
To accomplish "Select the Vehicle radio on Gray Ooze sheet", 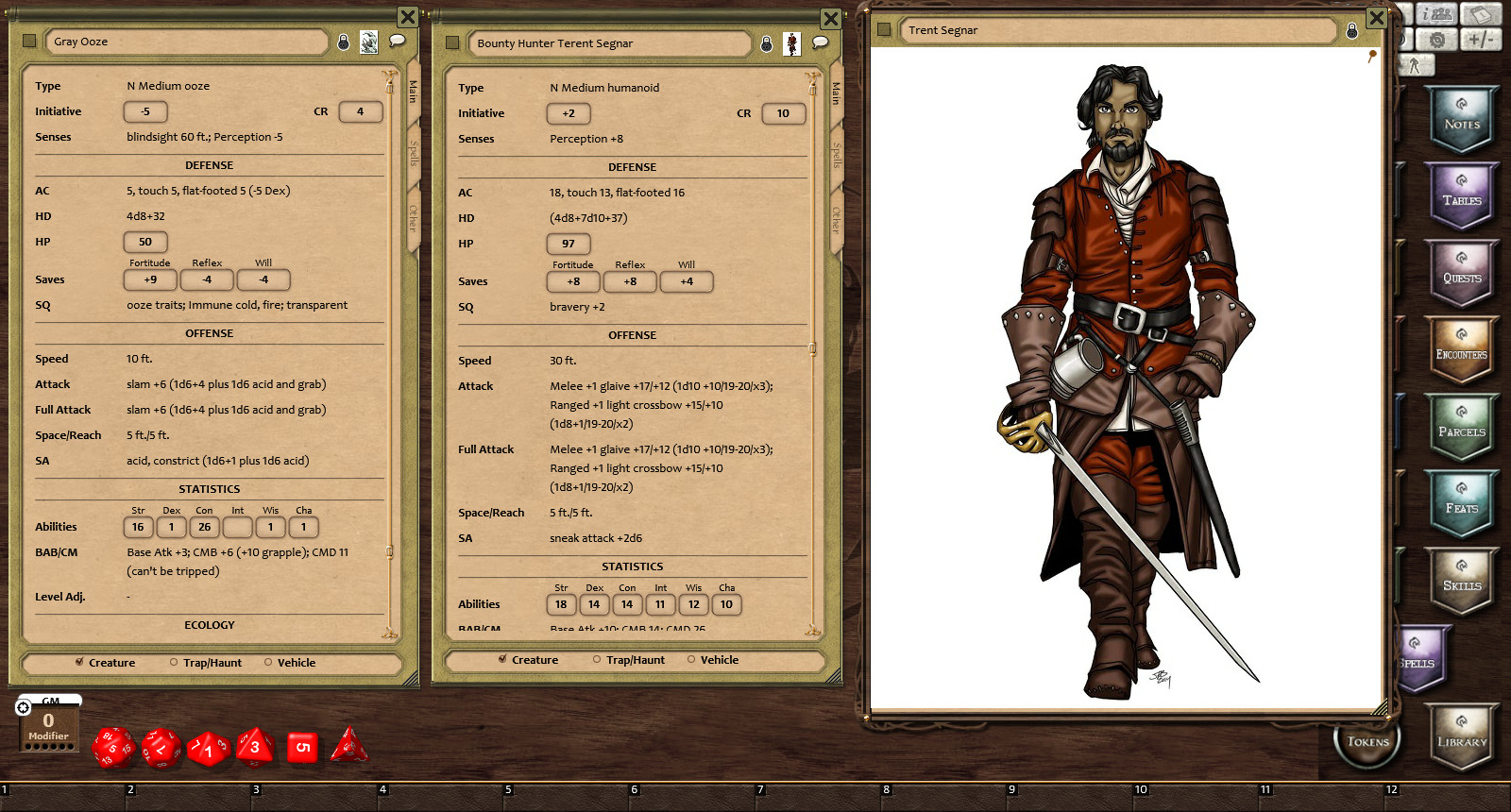I will click(268, 663).
